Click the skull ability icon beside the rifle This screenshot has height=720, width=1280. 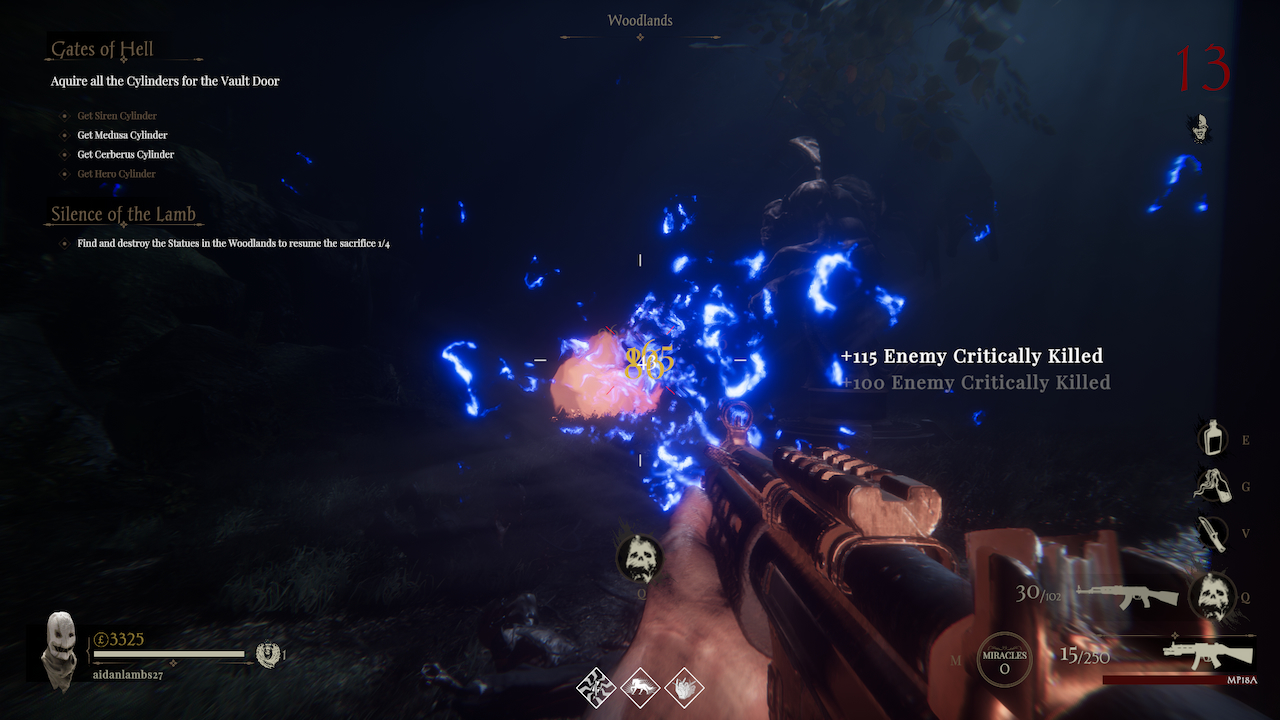click(1212, 596)
